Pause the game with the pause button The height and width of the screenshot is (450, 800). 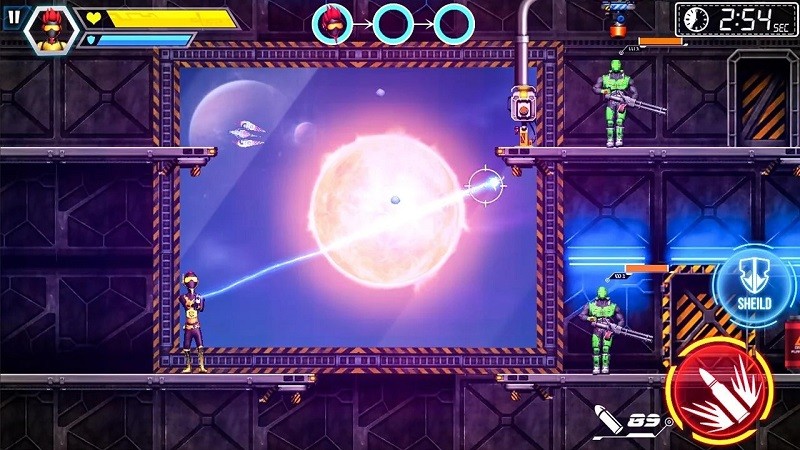(x=12, y=17)
